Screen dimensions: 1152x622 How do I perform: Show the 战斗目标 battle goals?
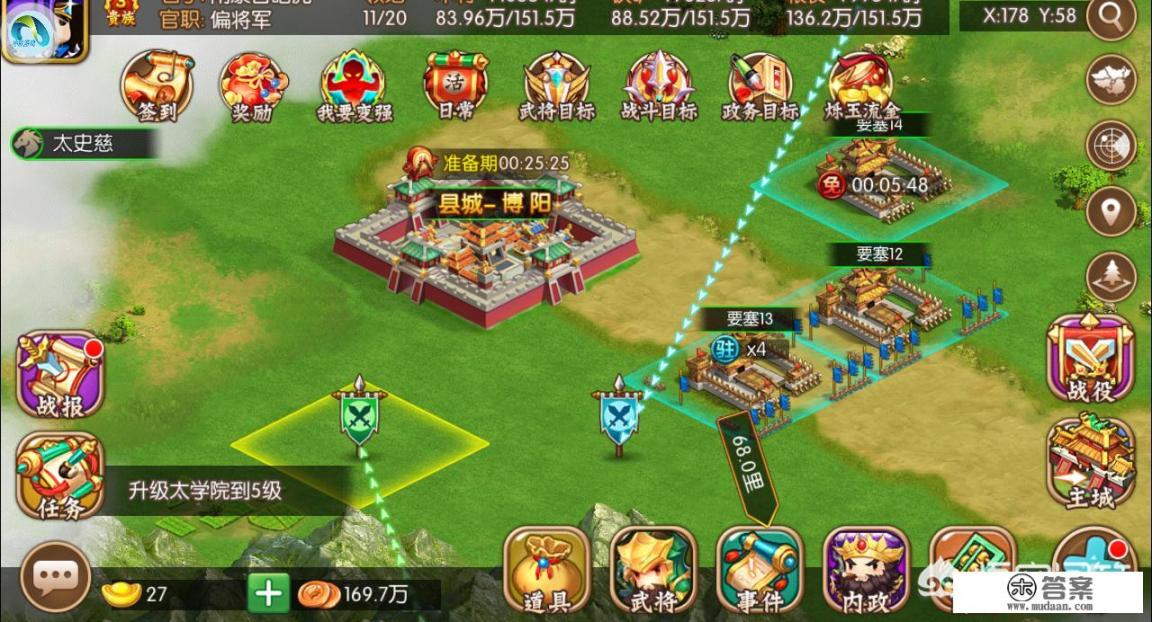click(659, 86)
